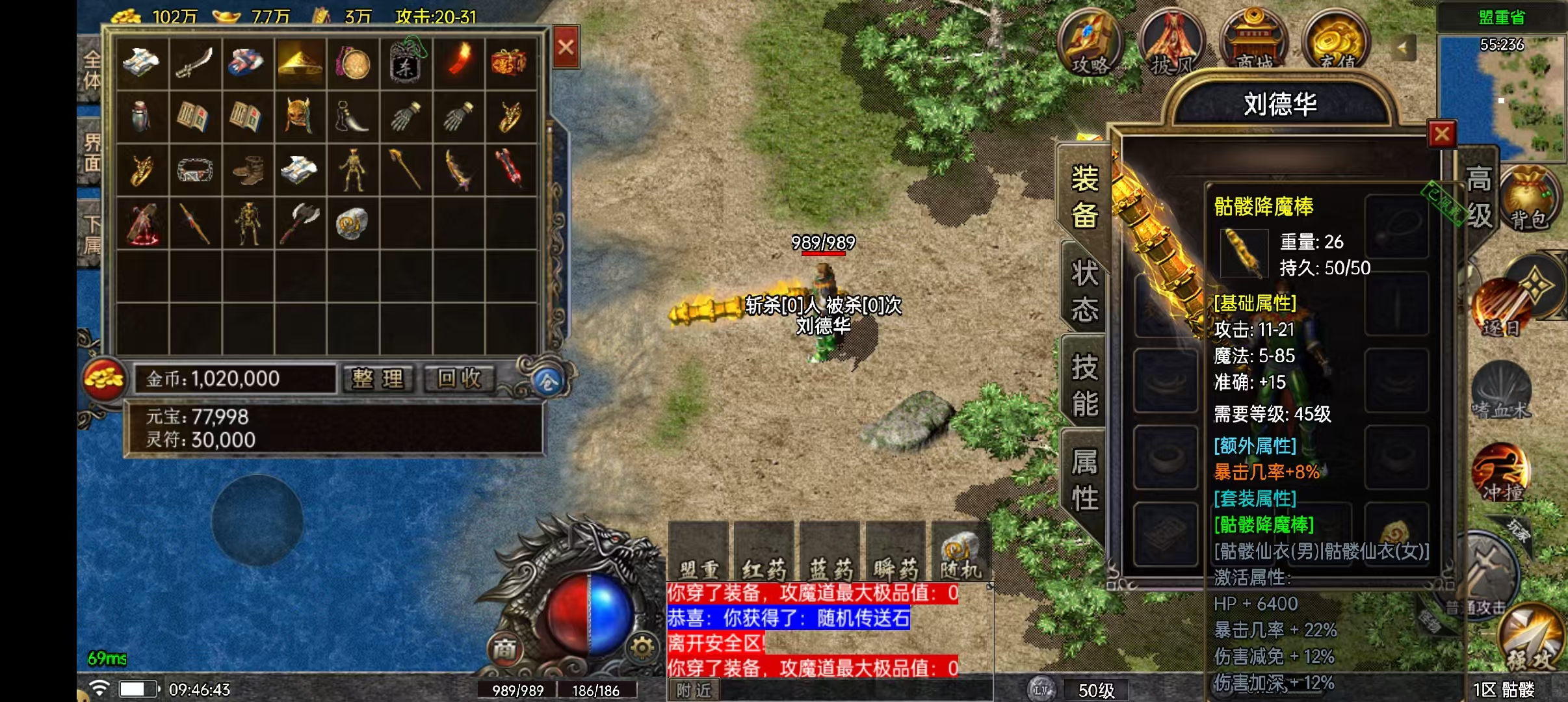Use the 随机 teleport stone hotbar slot
Viewport: 1568px width, 702px height.
pyautogui.click(x=960, y=554)
